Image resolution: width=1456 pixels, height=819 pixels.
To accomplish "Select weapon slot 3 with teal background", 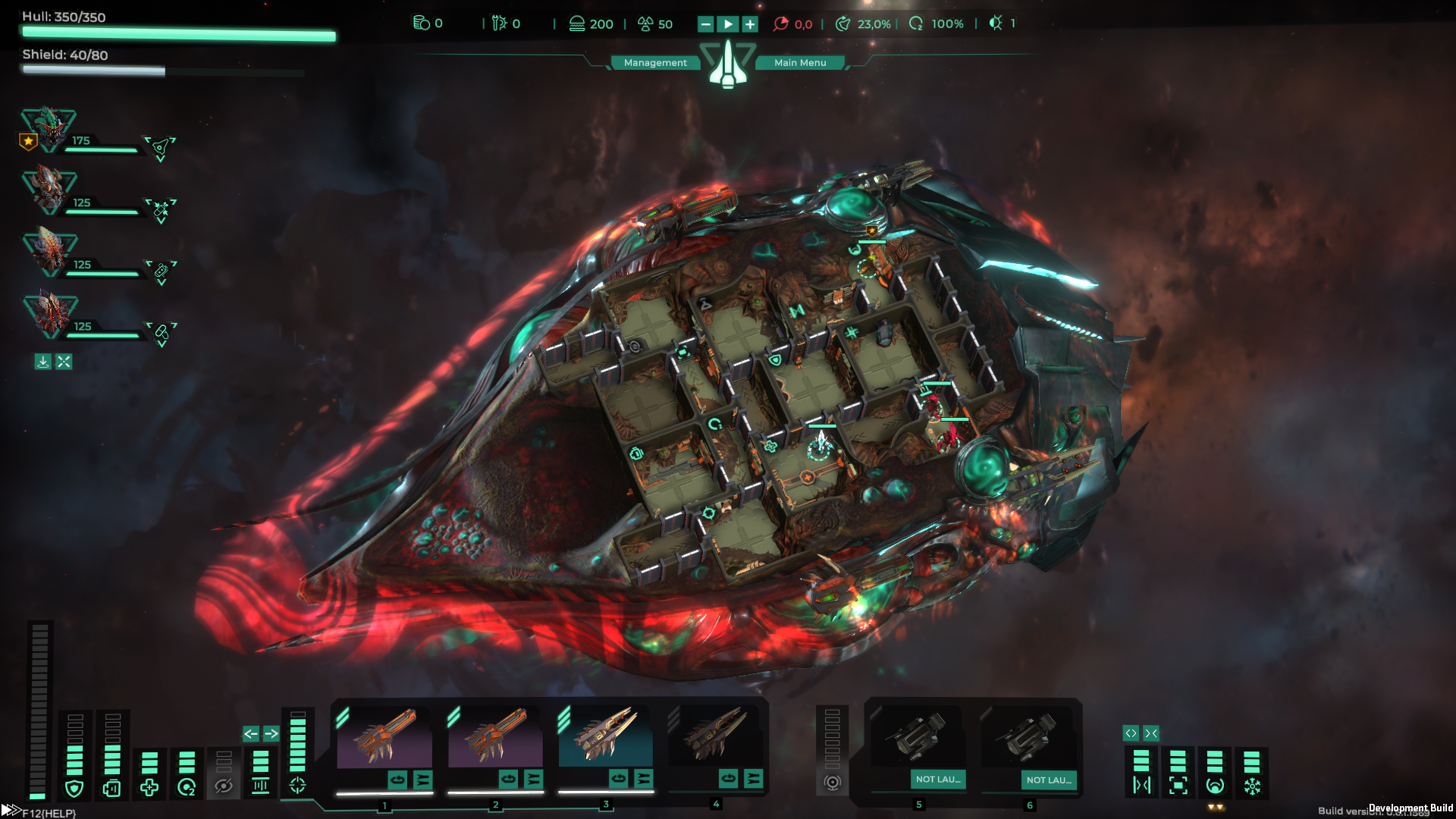I will (x=605, y=737).
